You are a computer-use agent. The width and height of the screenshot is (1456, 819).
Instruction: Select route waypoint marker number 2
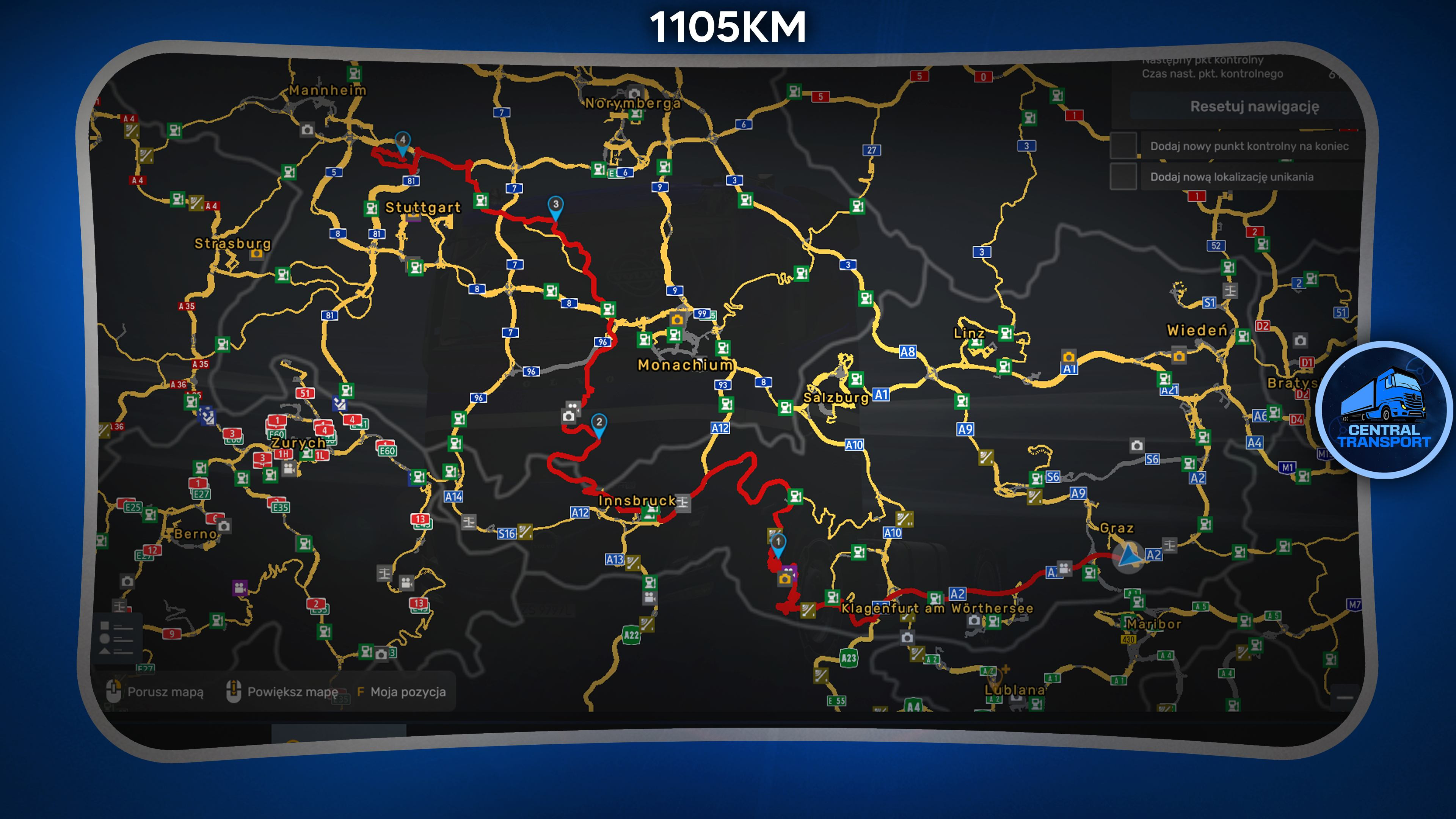[x=599, y=424]
